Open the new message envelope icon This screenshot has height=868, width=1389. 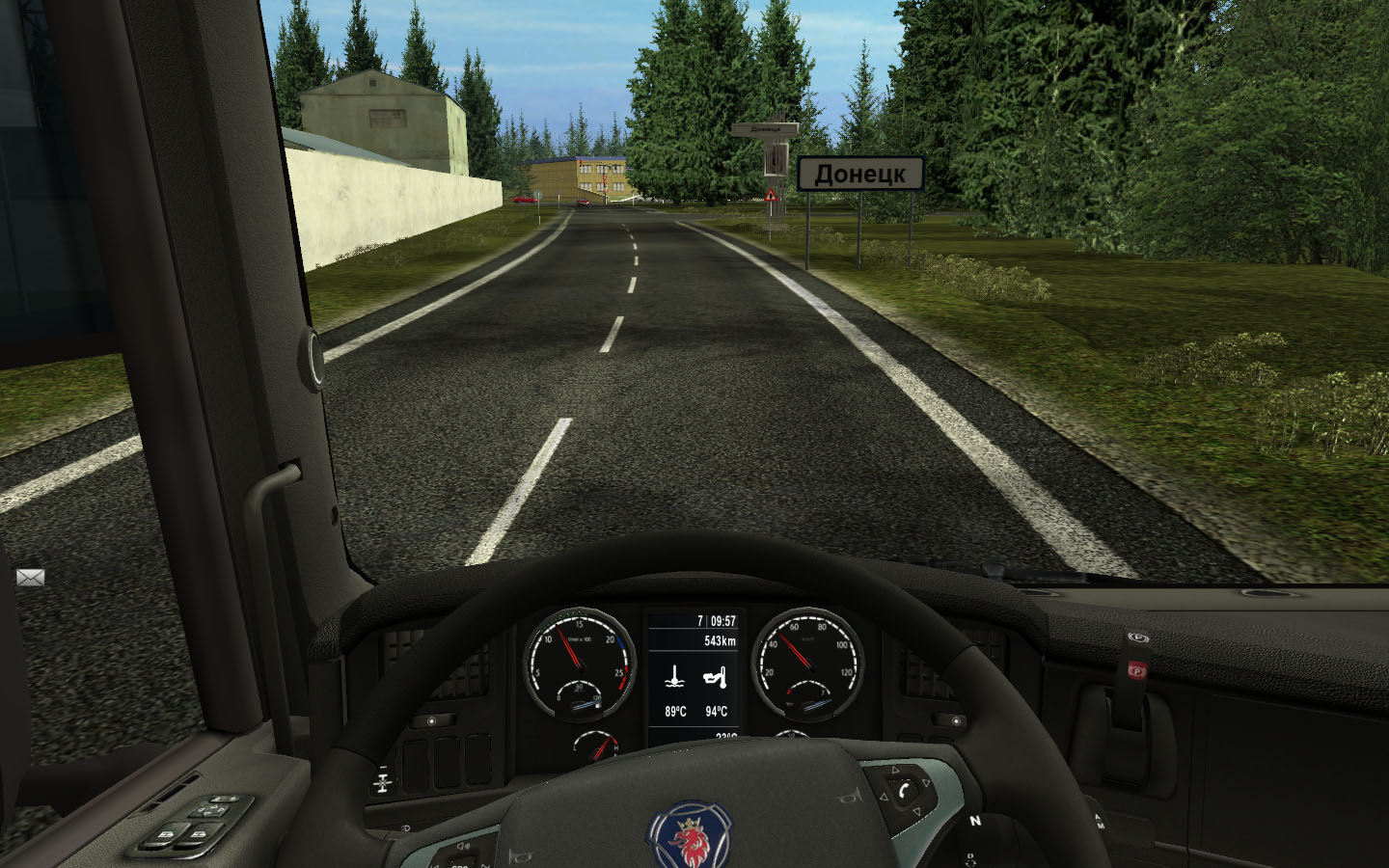click(30, 578)
